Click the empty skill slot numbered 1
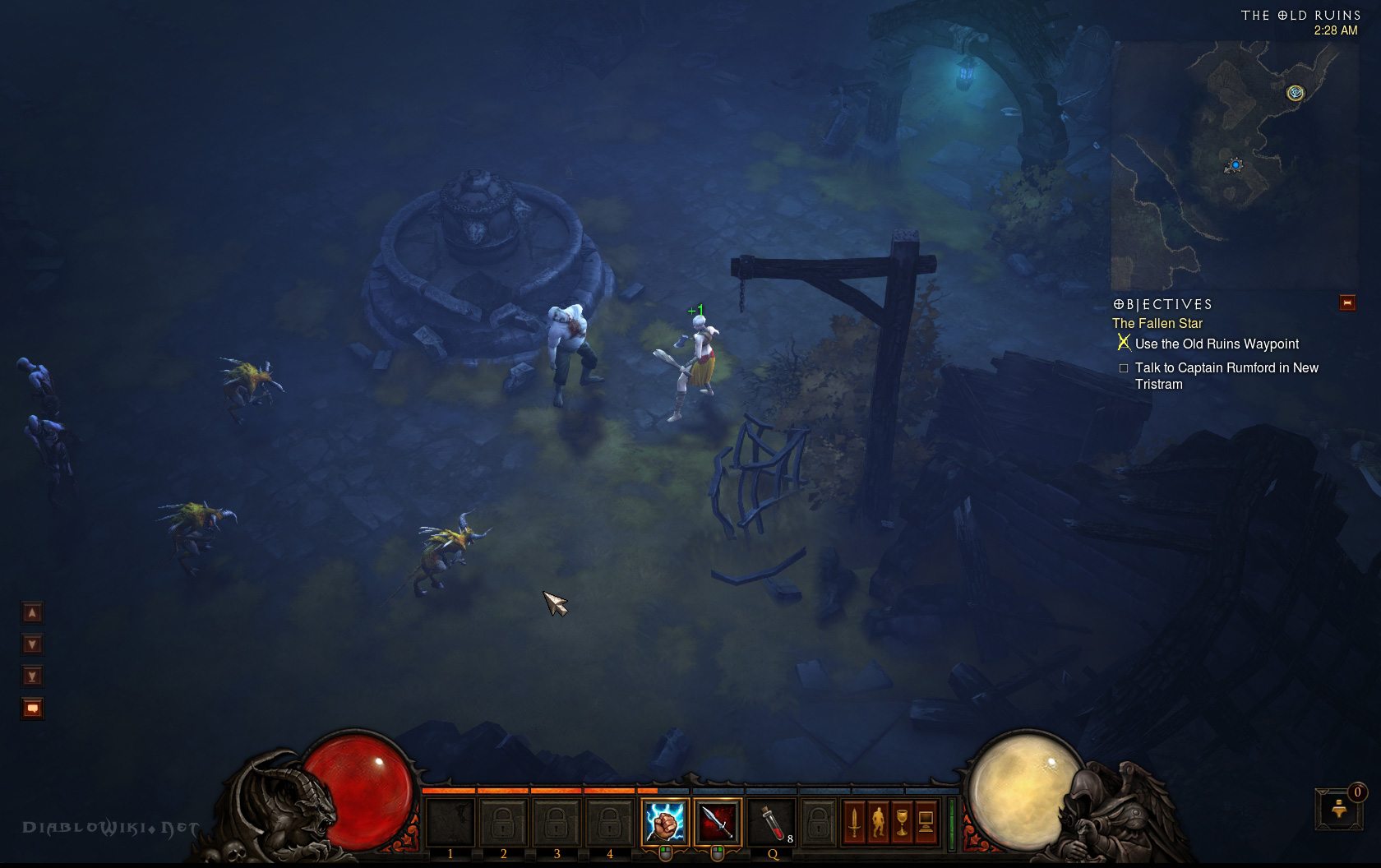 point(450,822)
